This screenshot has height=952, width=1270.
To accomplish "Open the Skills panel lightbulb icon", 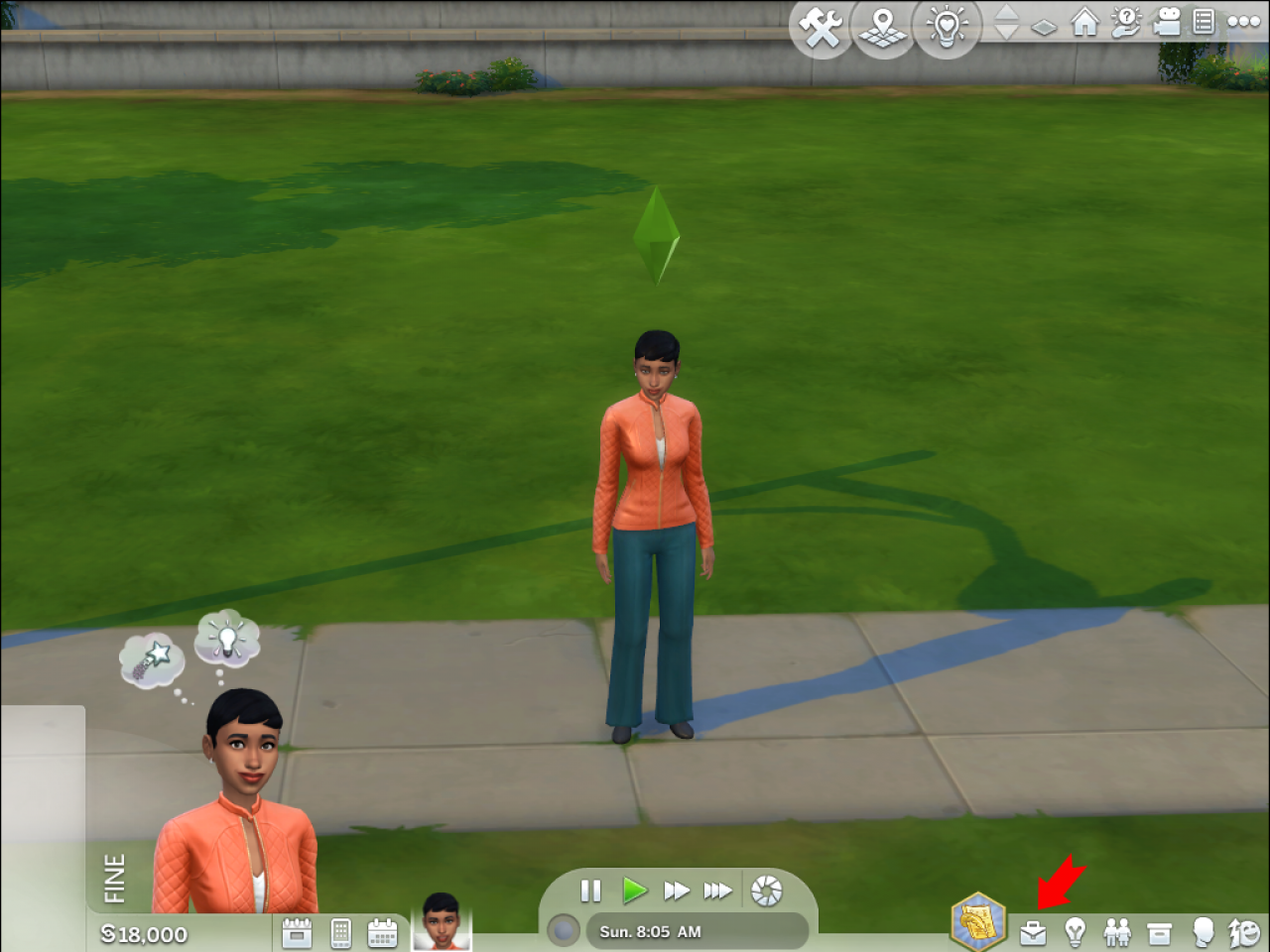I will click(x=1075, y=932).
